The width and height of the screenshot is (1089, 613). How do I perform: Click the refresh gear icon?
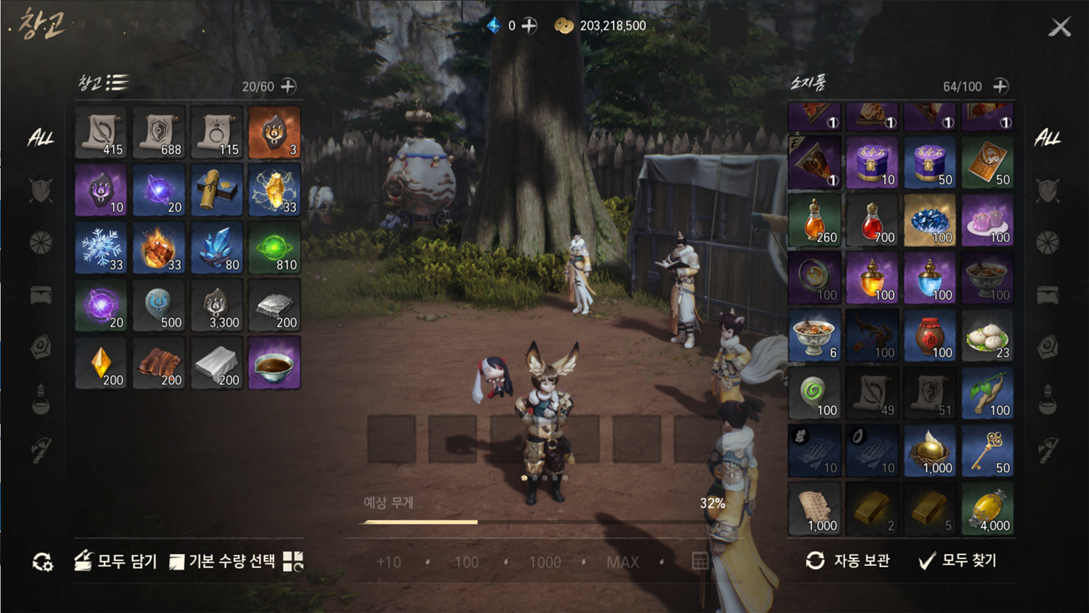point(42,562)
